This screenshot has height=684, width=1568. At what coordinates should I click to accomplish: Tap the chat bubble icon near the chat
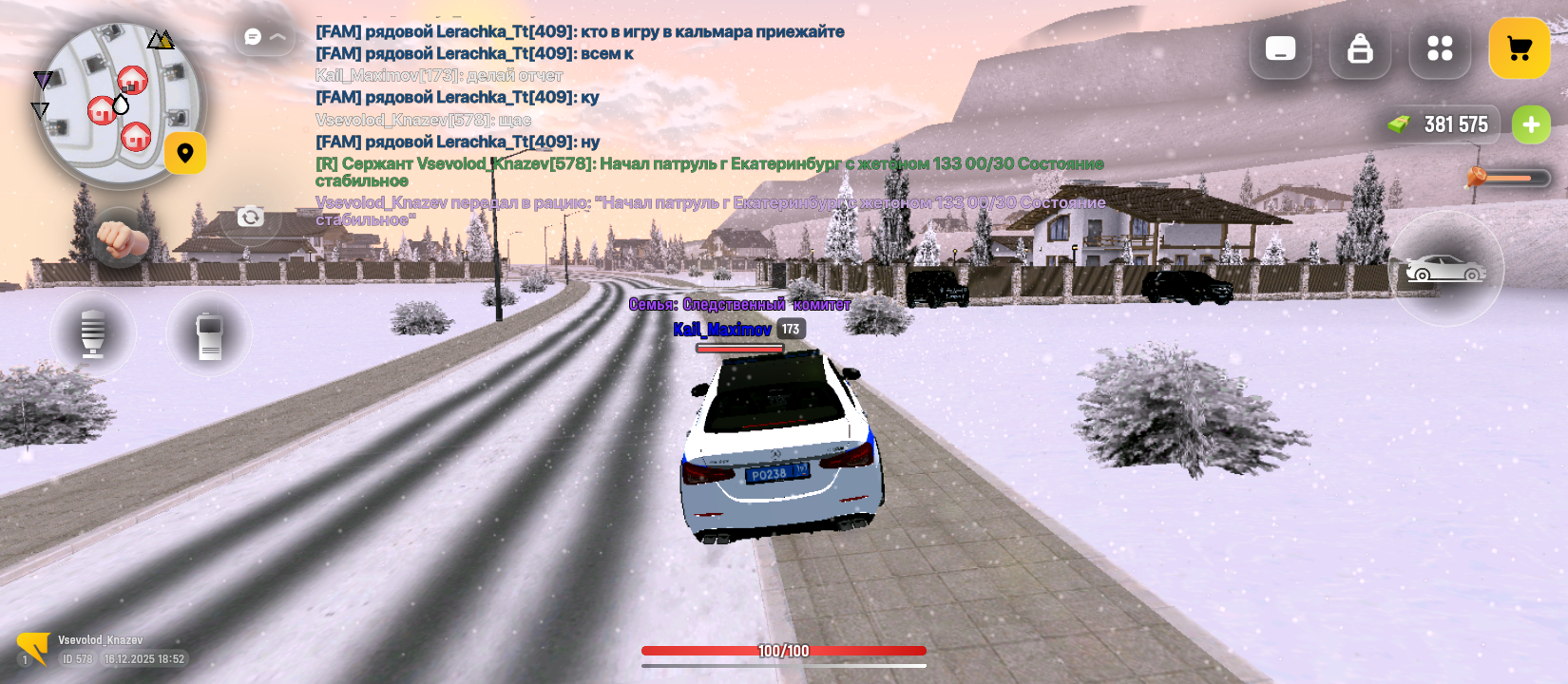(250, 35)
